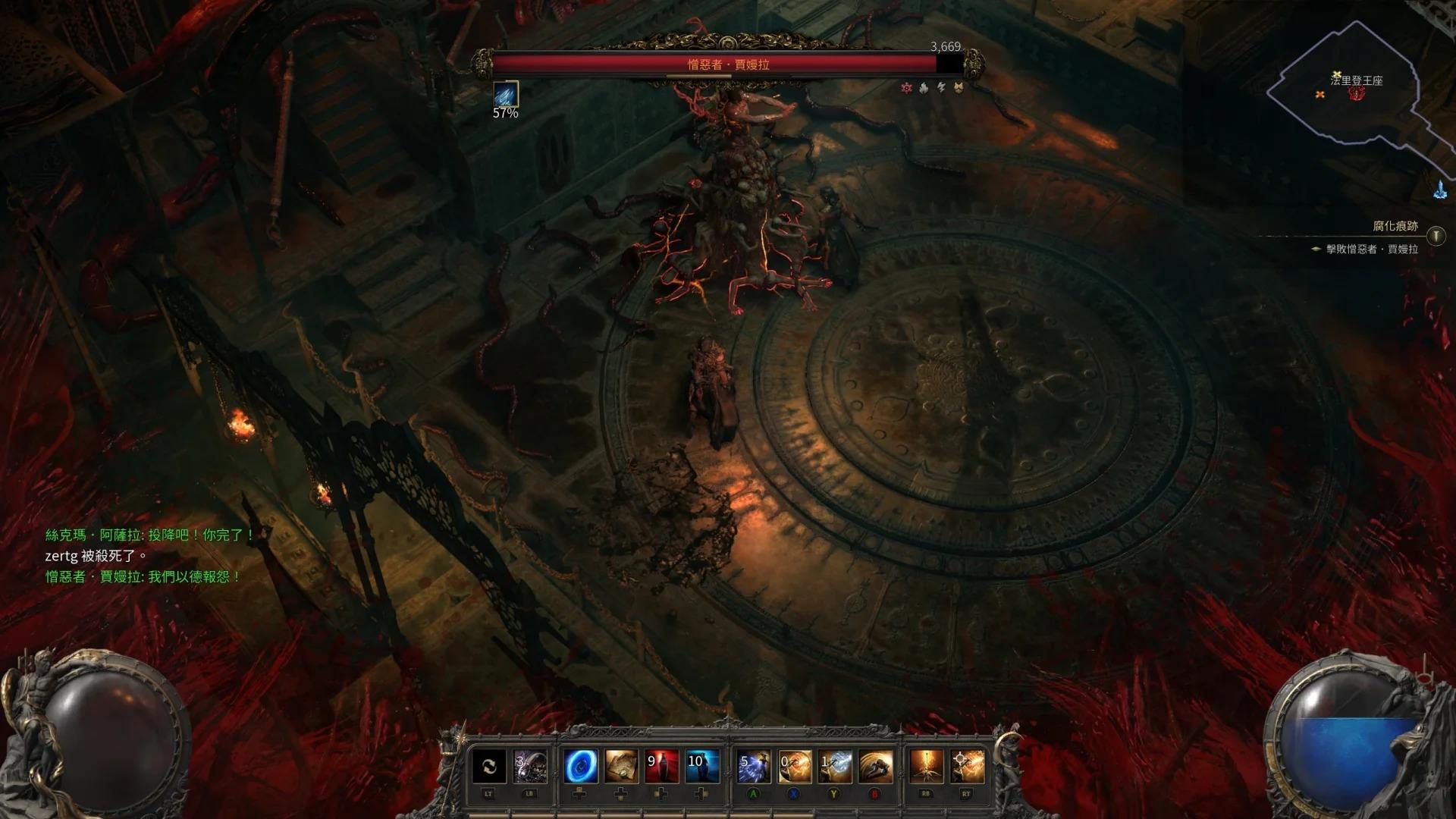Select the red boss marker on minimap
This screenshot has height=819, width=1456.
click(x=1357, y=93)
